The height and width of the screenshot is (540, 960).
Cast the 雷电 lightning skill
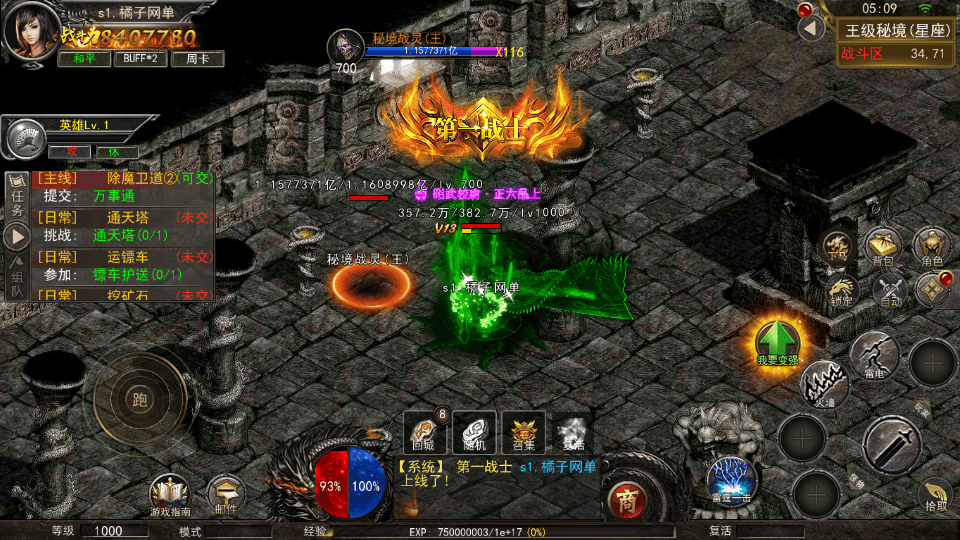[874, 355]
